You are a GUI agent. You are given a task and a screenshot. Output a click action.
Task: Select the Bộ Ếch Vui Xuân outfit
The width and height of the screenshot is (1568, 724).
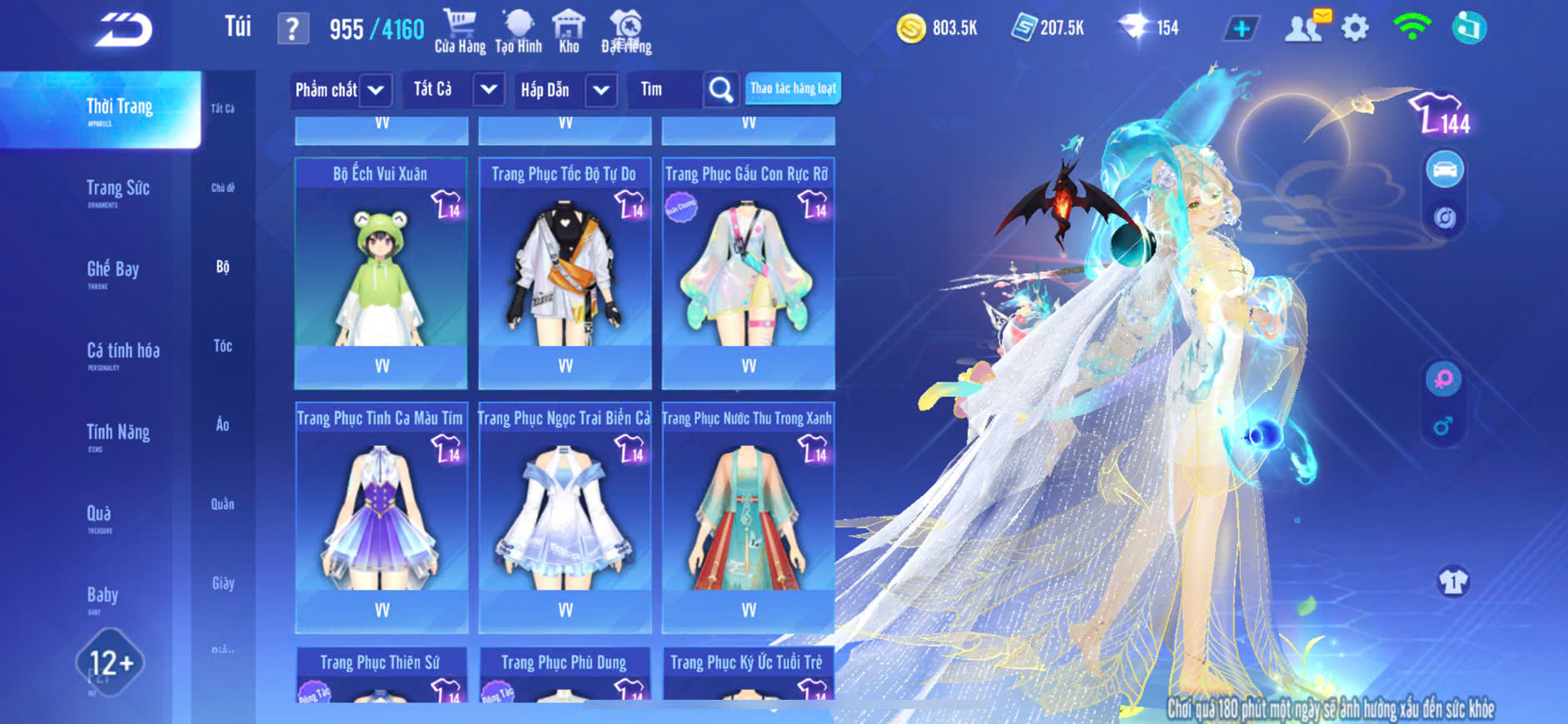(x=381, y=273)
